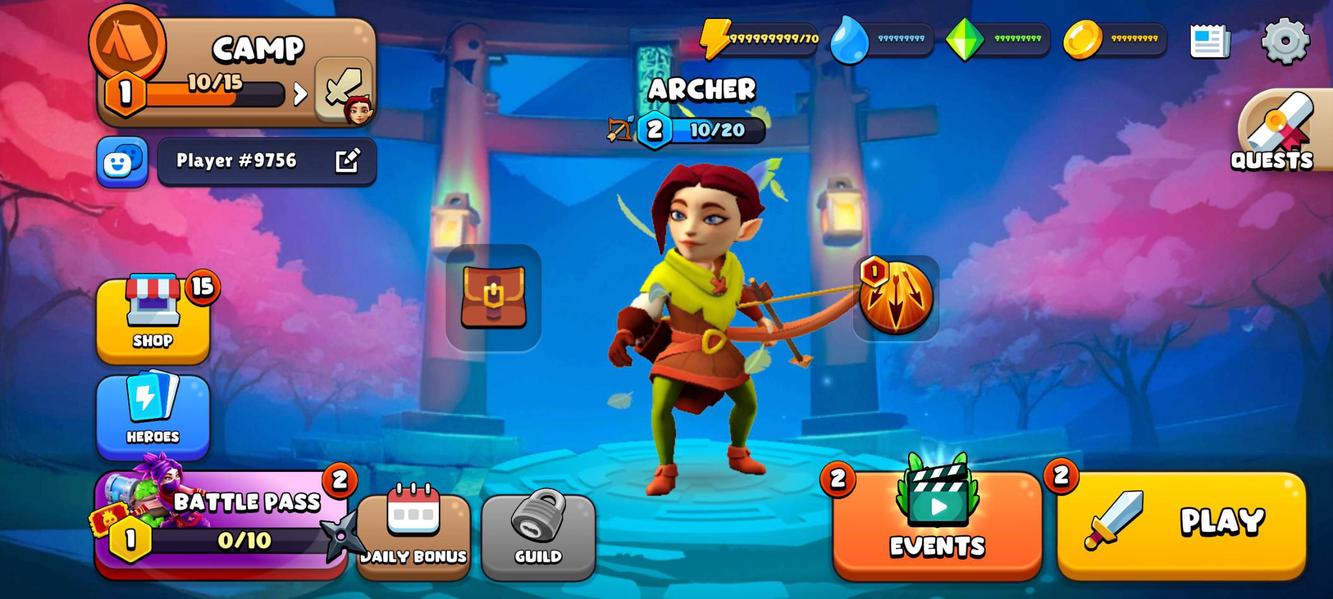Claim the Daily Bonus
Image resolution: width=1333 pixels, height=599 pixels.
(413, 534)
